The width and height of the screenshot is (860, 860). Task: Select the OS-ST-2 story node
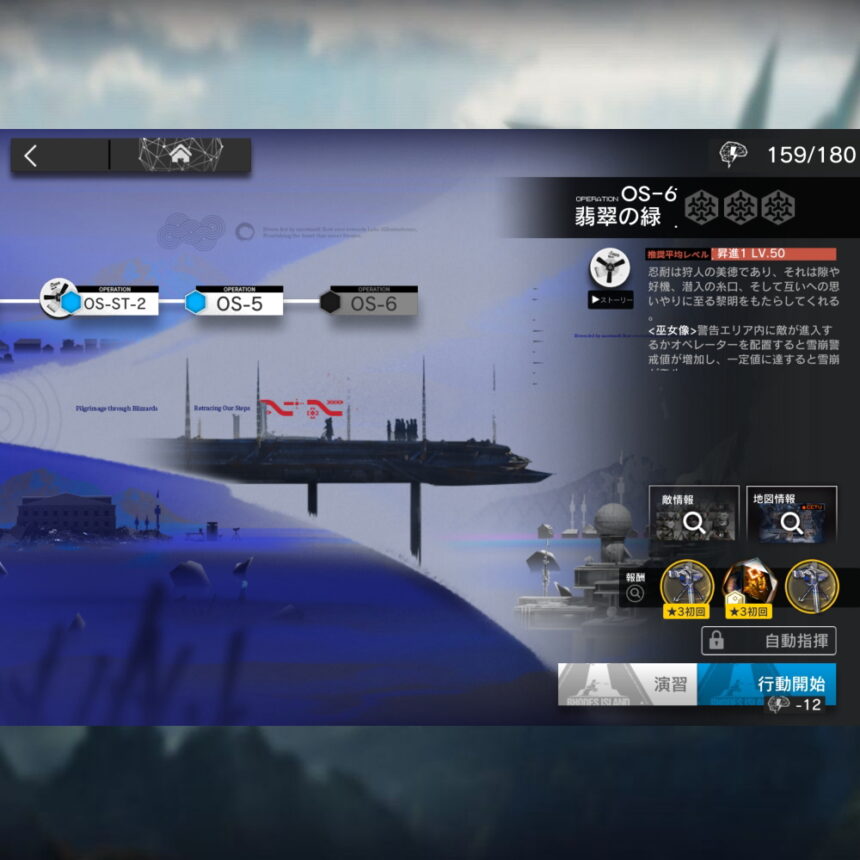[x=108, y=301]
